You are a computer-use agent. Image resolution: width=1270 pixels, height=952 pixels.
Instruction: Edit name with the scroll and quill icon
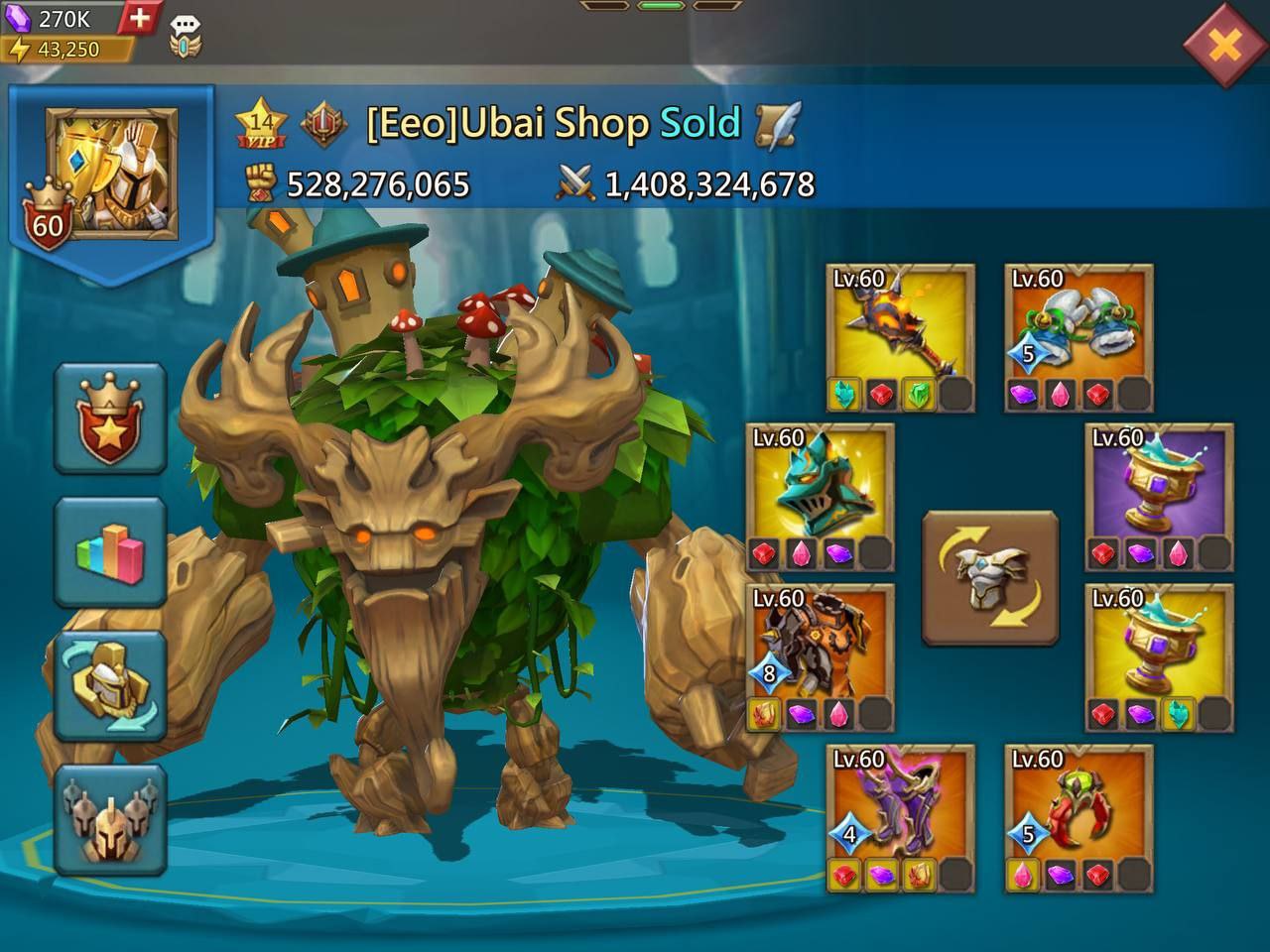[778, 125]
